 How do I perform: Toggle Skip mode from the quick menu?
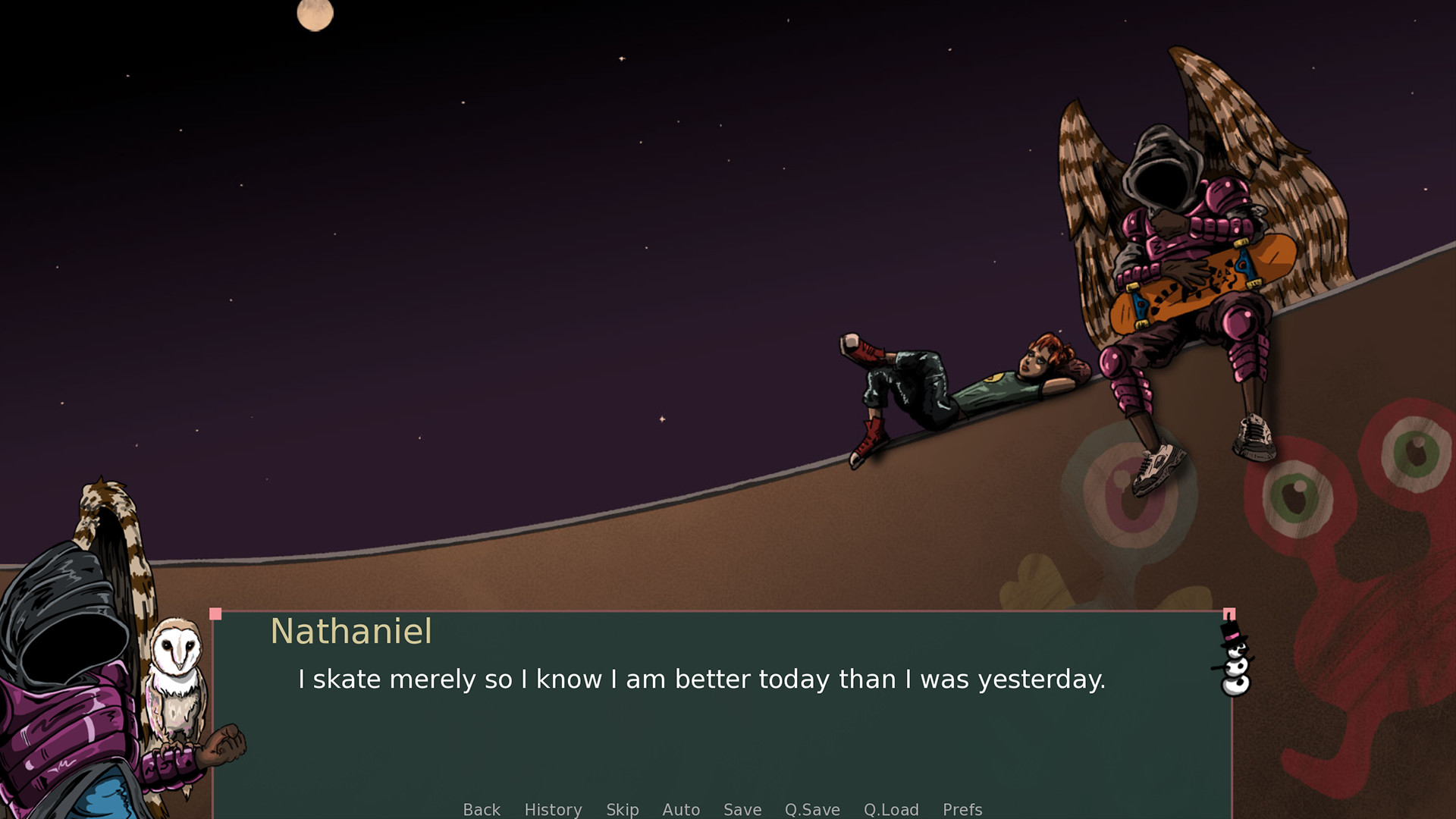[622, 810]
